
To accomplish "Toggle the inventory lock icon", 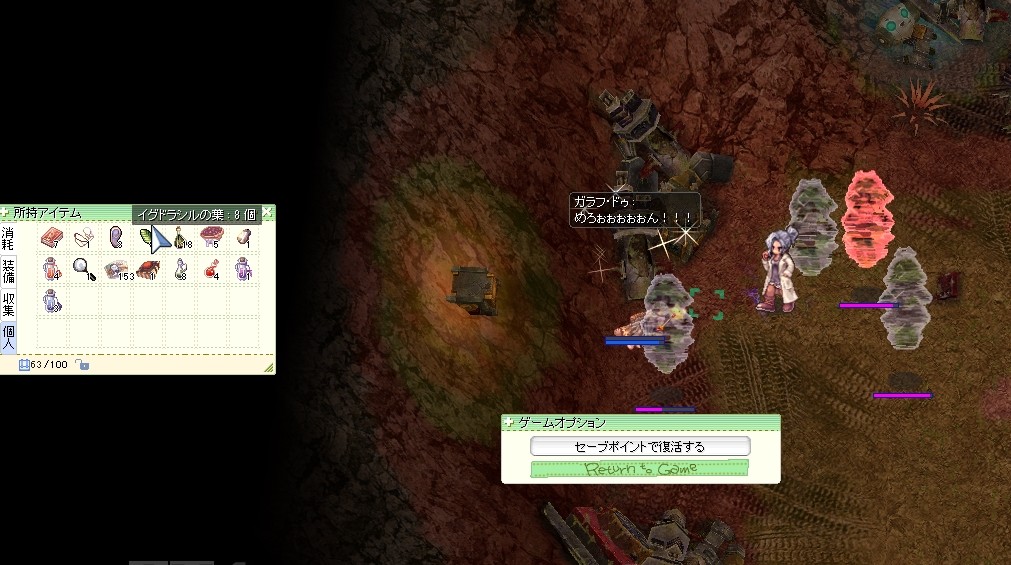I will pyautogui.click(x=84, y=365).
